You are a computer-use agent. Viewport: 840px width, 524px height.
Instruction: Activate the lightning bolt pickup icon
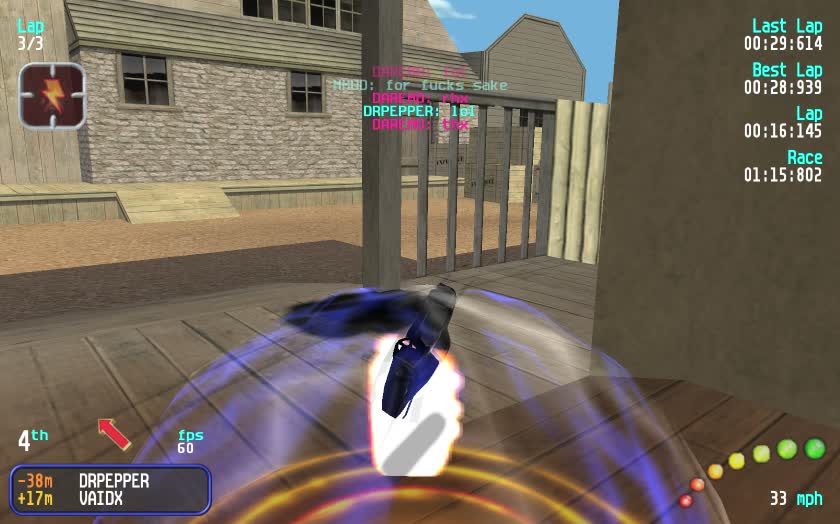[52, 96]
